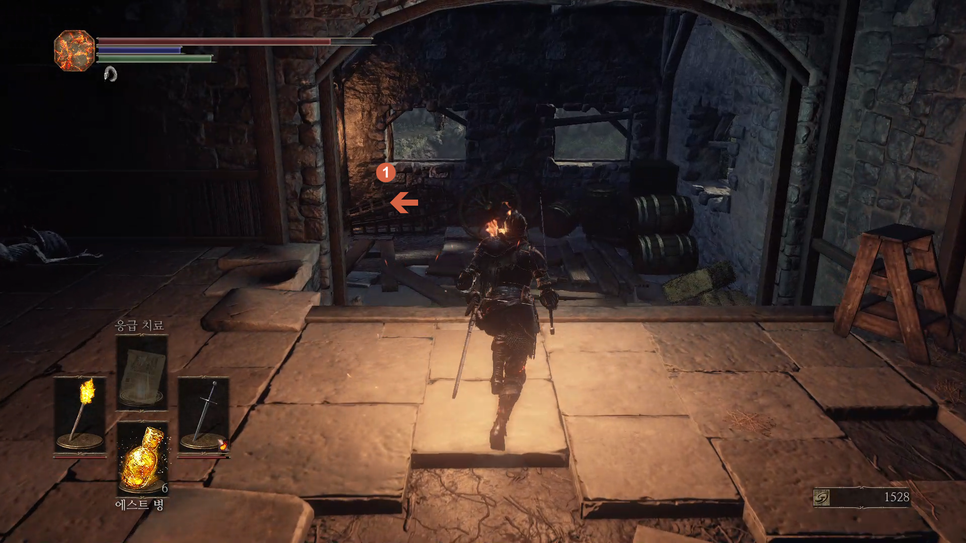Screen dimensions: 966x543
Task: Click the orange numbered marker 1
Action: point(386,173)
